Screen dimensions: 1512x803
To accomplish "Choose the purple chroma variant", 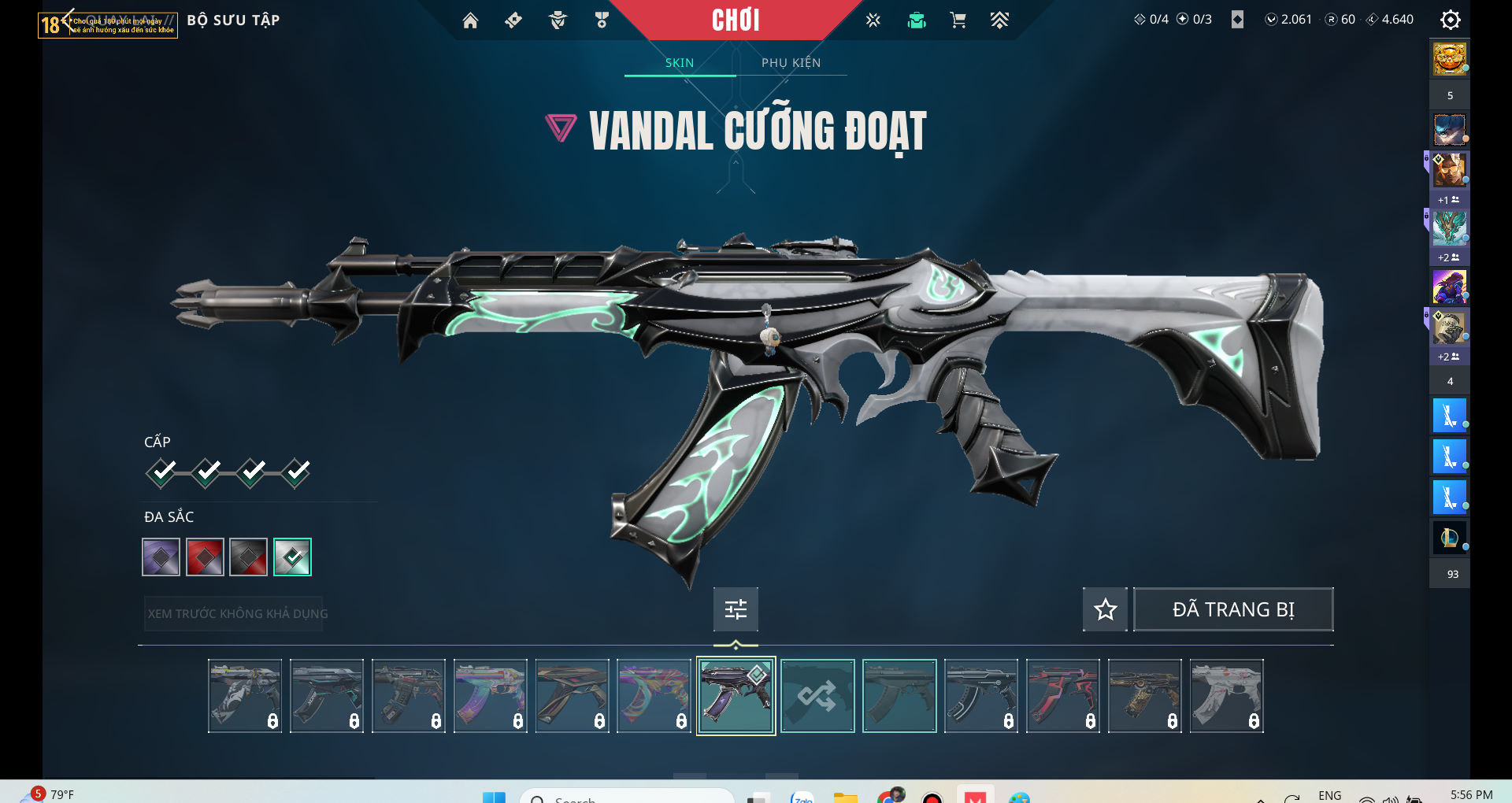I will tap(161, 557).
